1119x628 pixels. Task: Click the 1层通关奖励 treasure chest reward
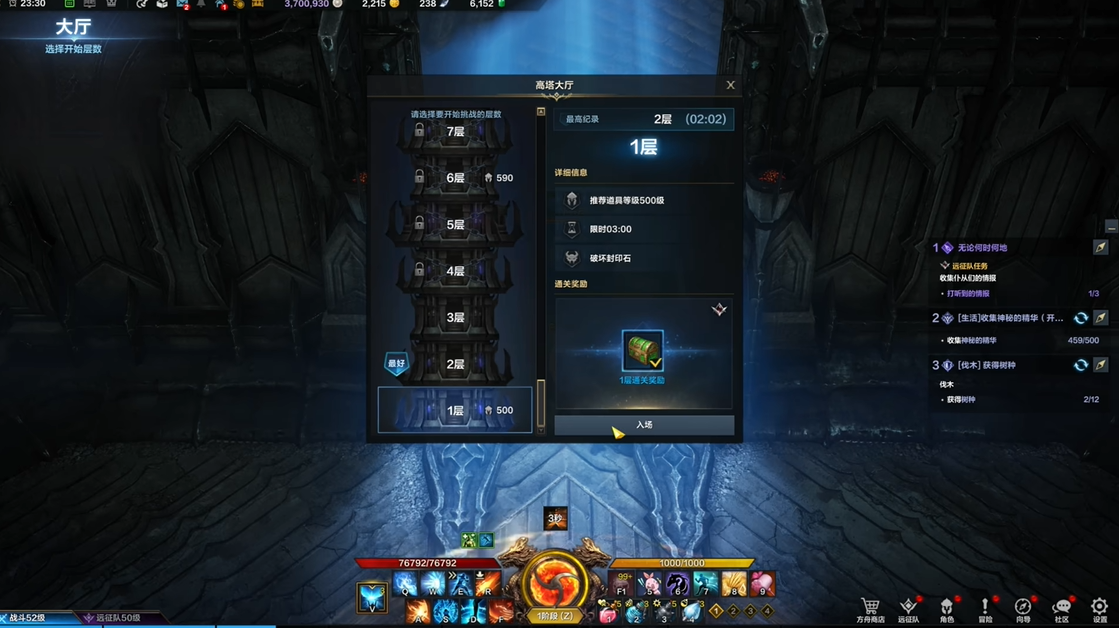click(x=642, y=352)
